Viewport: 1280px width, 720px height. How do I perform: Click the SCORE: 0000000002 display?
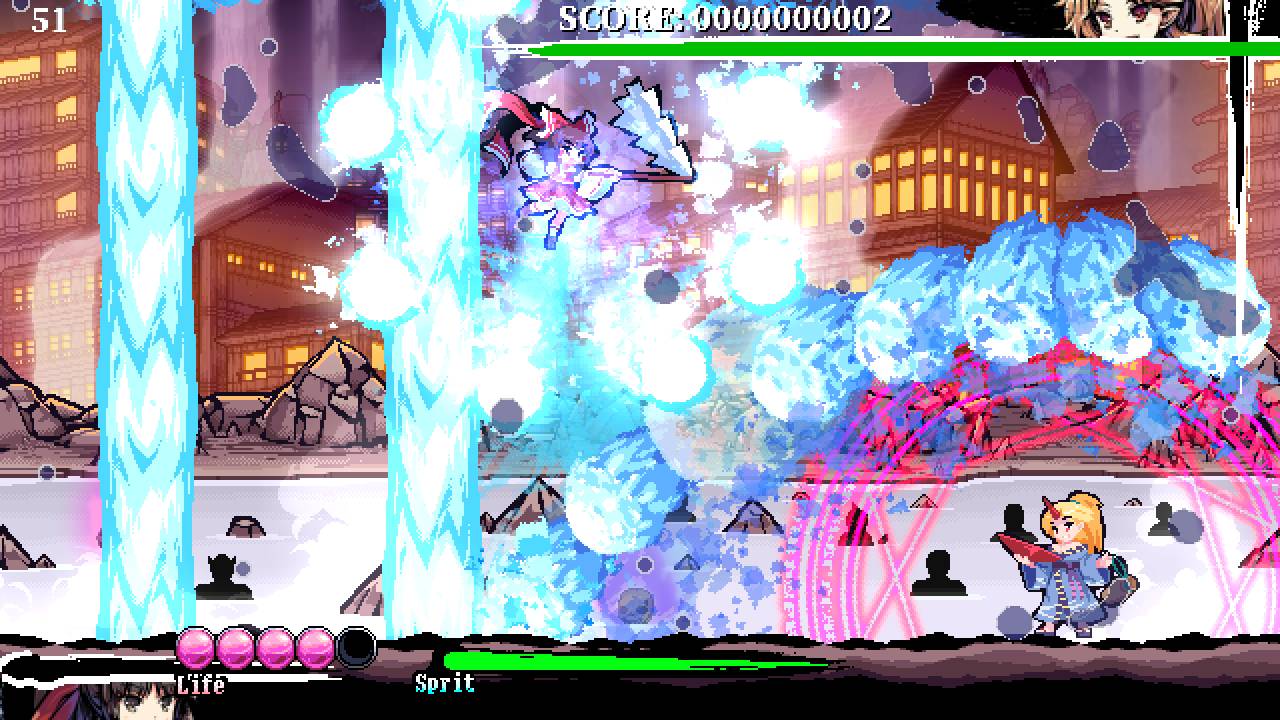coord(725,15)
